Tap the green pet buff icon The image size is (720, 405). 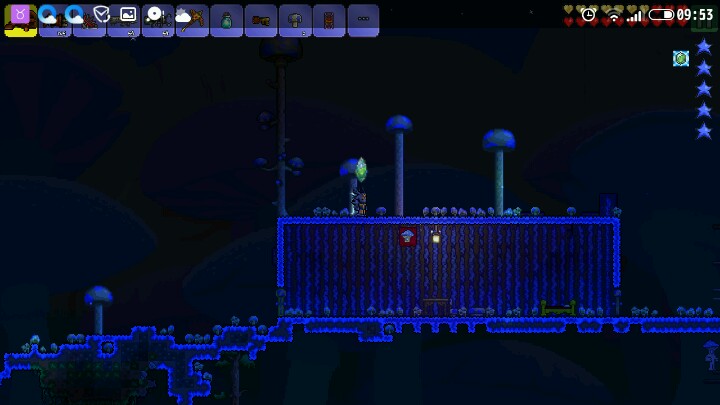[x=681, y=58]
